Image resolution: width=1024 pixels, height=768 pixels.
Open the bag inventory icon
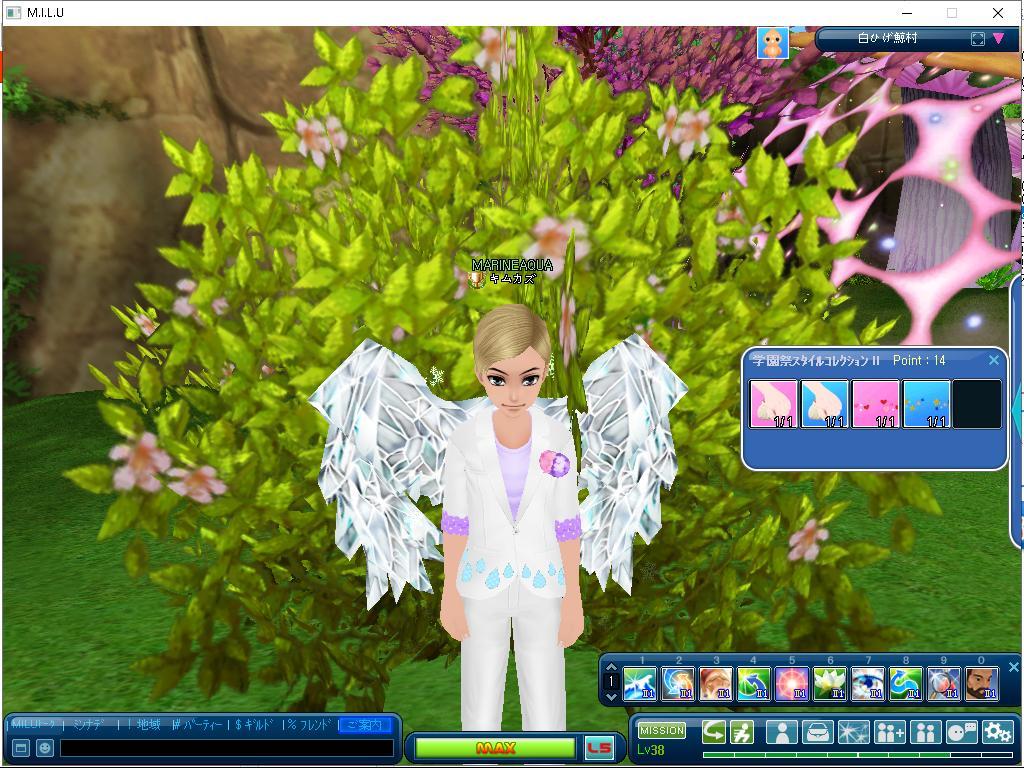point(817,732)
